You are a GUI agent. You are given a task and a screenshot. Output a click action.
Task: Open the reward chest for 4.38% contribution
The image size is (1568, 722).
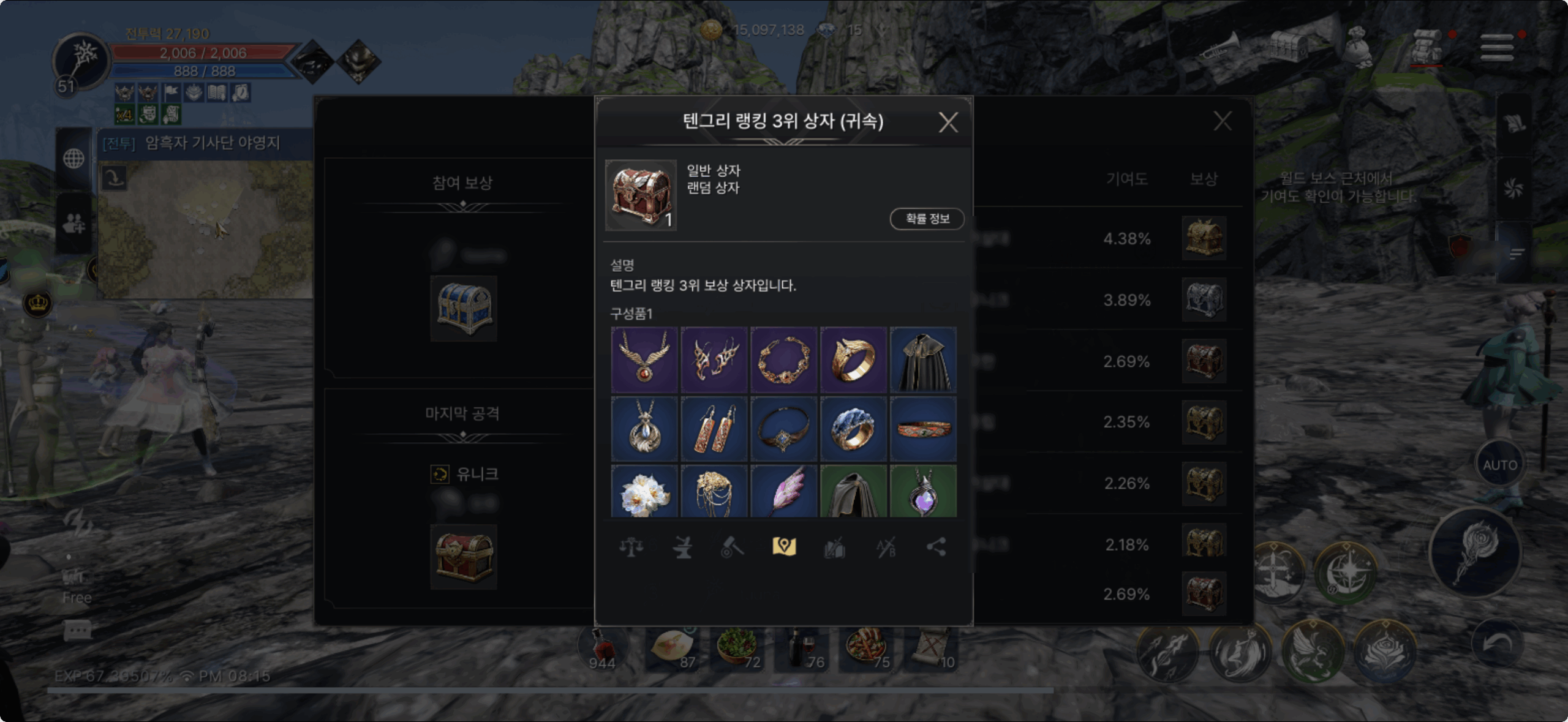click(x=1204, y=238)
